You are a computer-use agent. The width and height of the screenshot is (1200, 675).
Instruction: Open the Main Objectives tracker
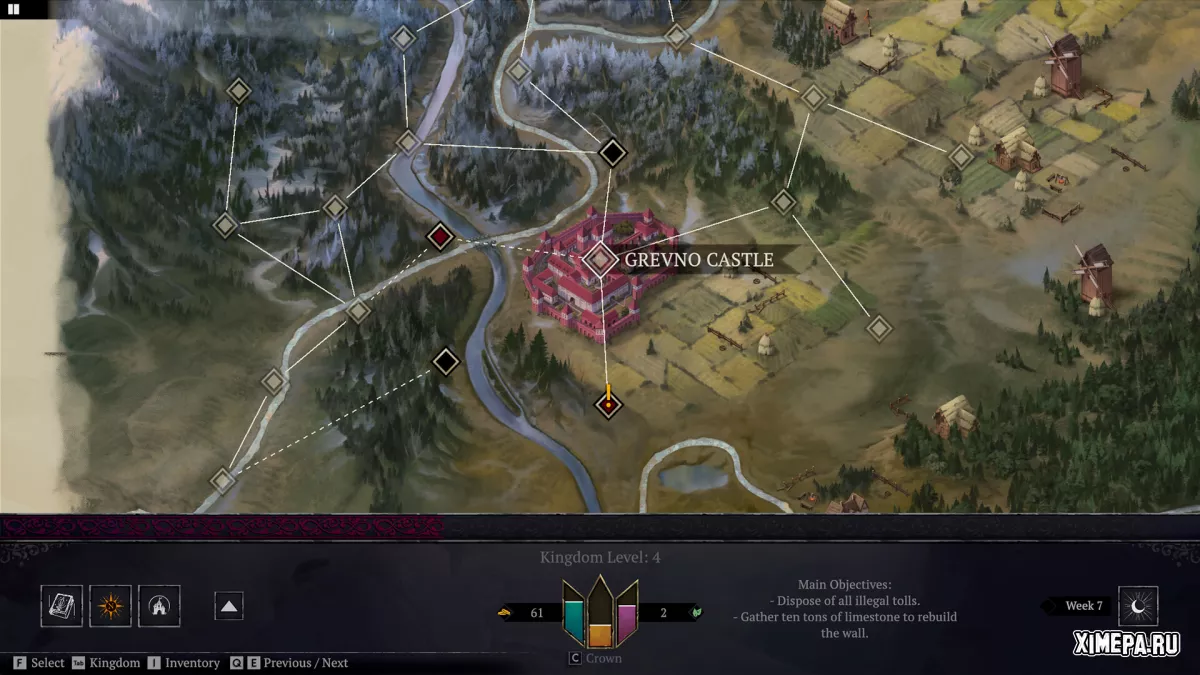point(845,608)
